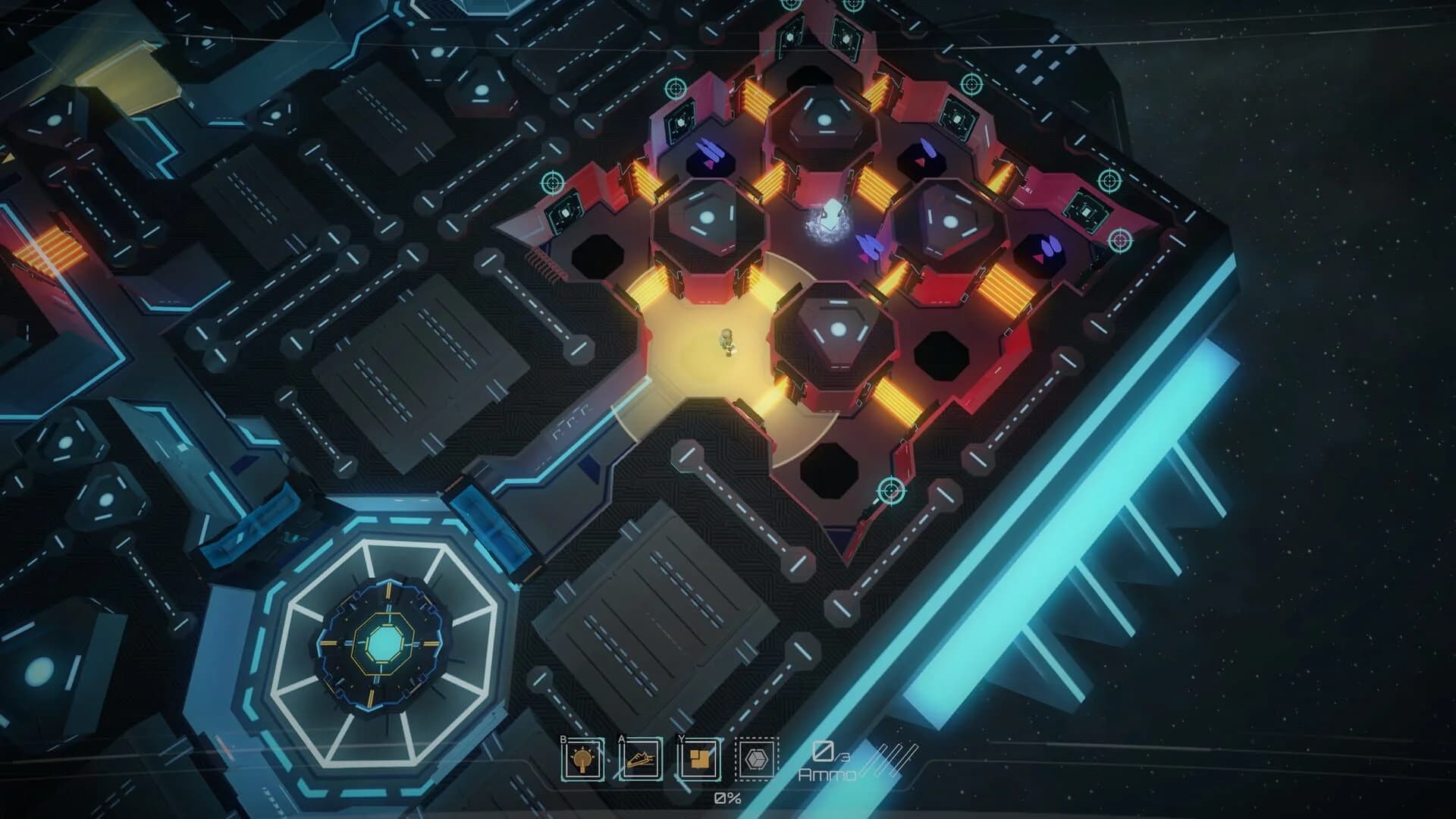Click the black hexagonal pit near the center
This screenshot has width=1456, height=819.
coord(940,355)
